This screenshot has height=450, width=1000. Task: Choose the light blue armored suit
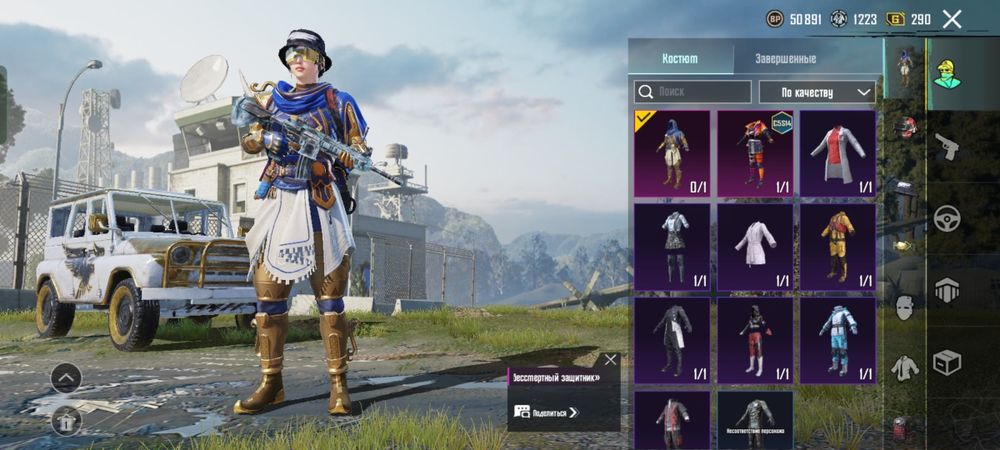coord(838,340)
